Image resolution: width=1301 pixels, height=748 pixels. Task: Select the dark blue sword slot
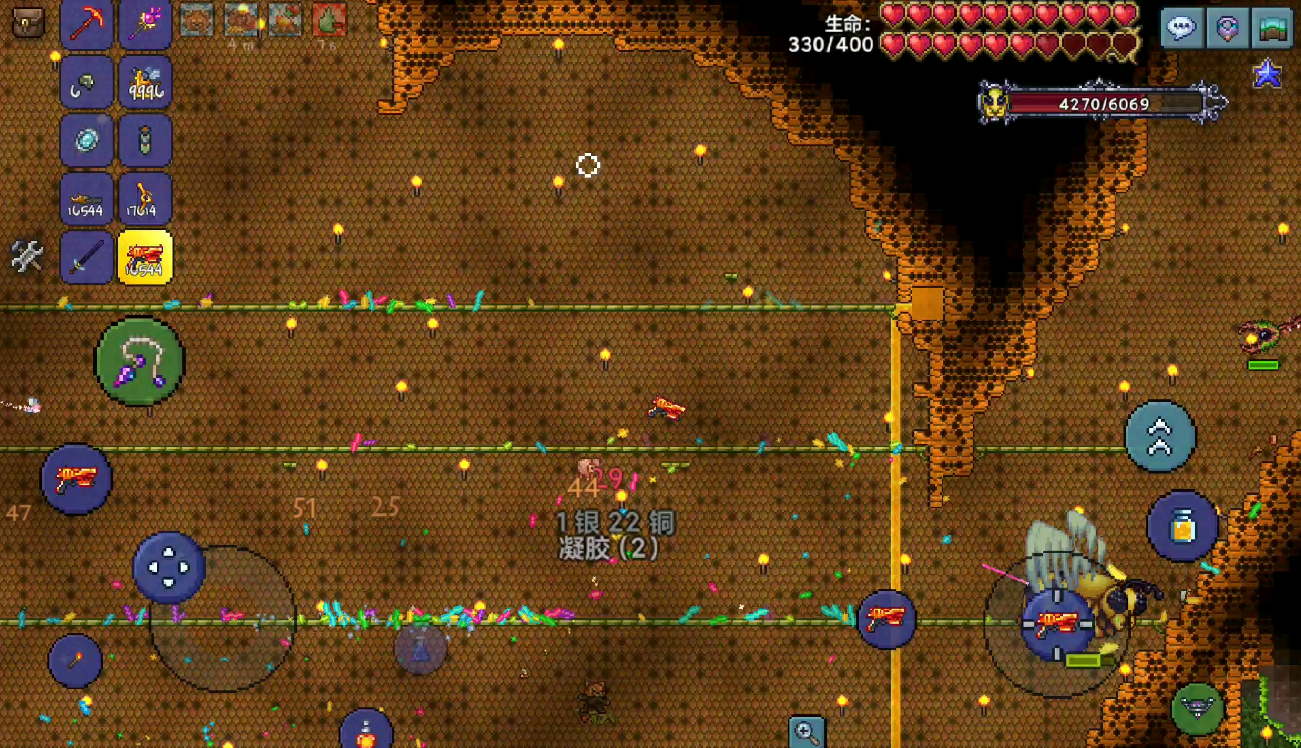[x=86, y=257]
